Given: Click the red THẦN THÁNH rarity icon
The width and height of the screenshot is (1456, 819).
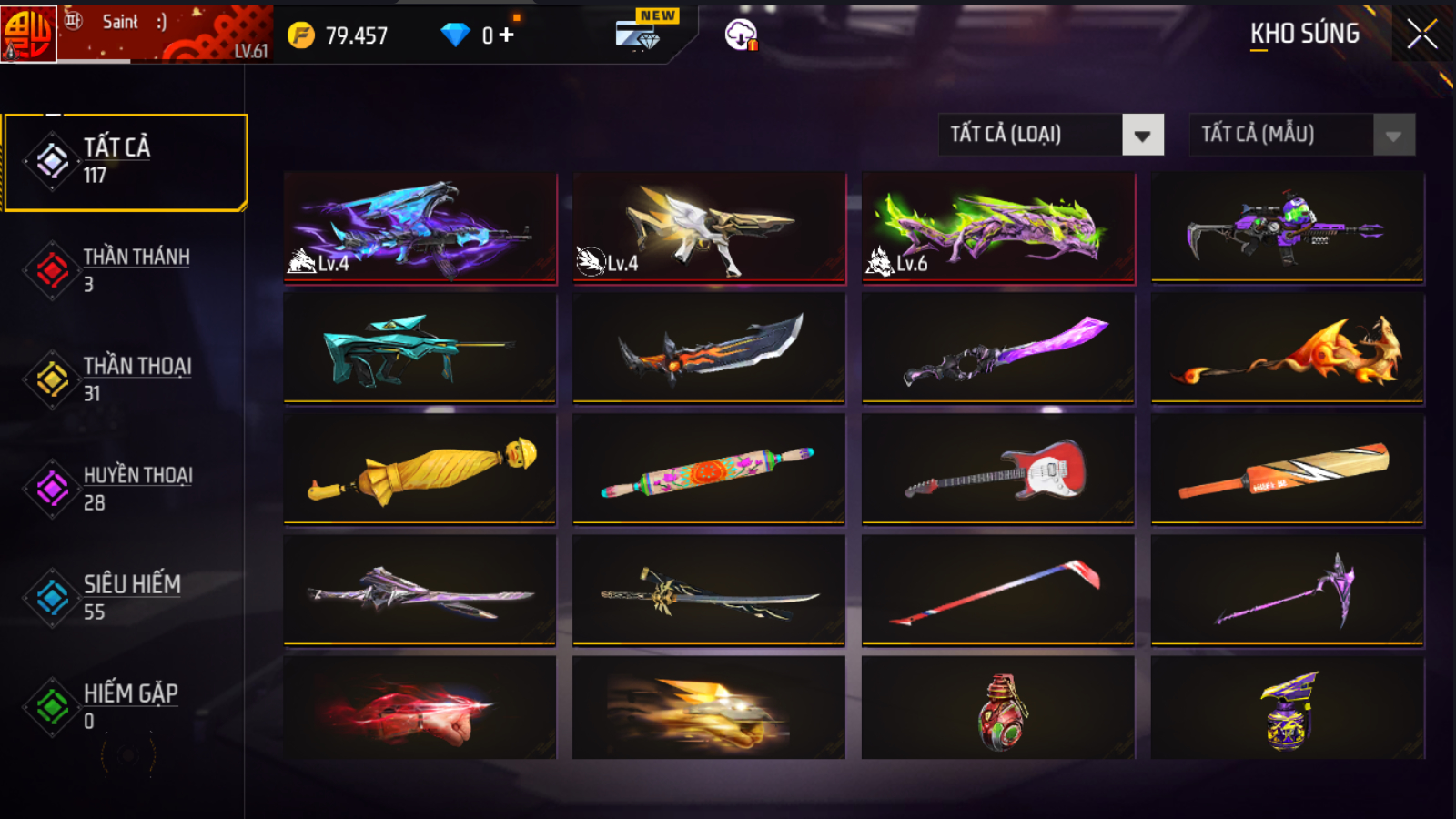Looking at the screenshot, I should coord(50,269).
